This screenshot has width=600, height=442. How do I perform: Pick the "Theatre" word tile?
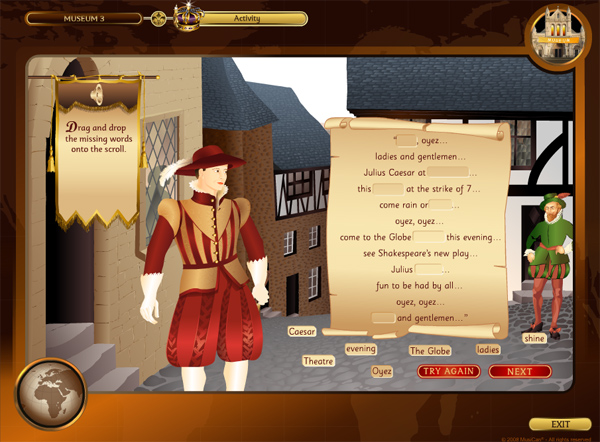point(318,361)
